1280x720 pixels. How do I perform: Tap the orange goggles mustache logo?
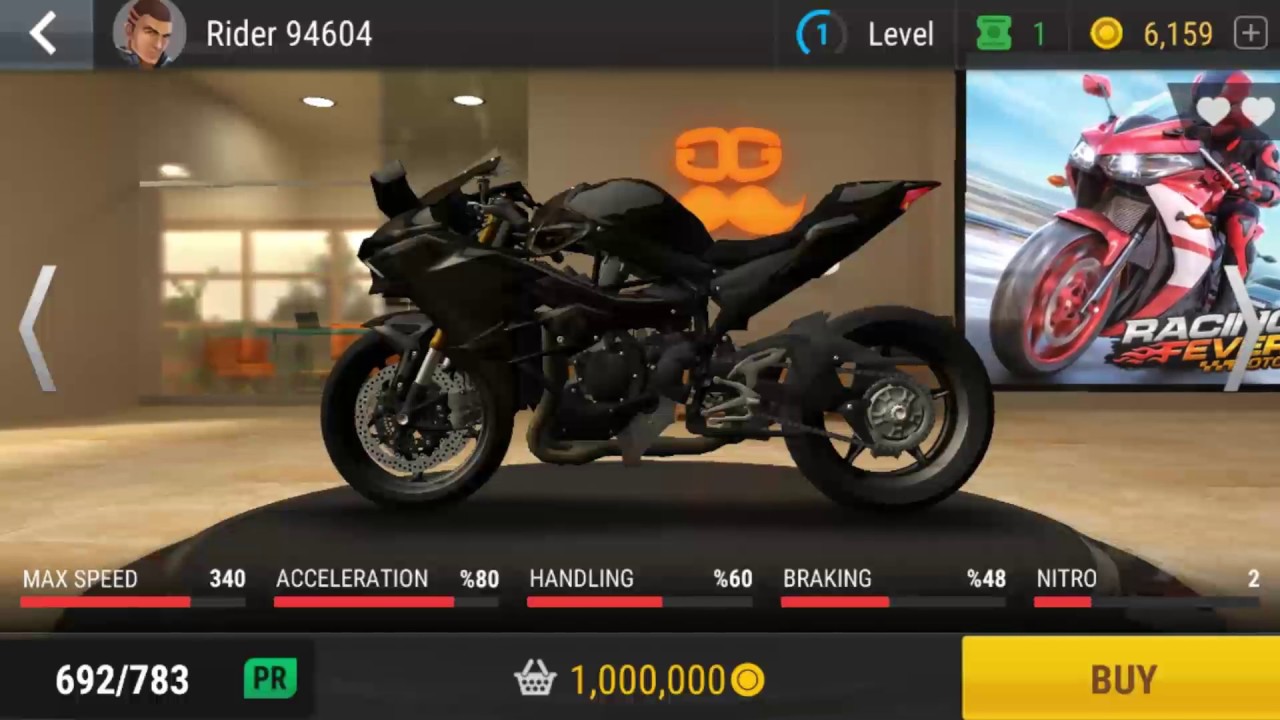click(730, 175)
